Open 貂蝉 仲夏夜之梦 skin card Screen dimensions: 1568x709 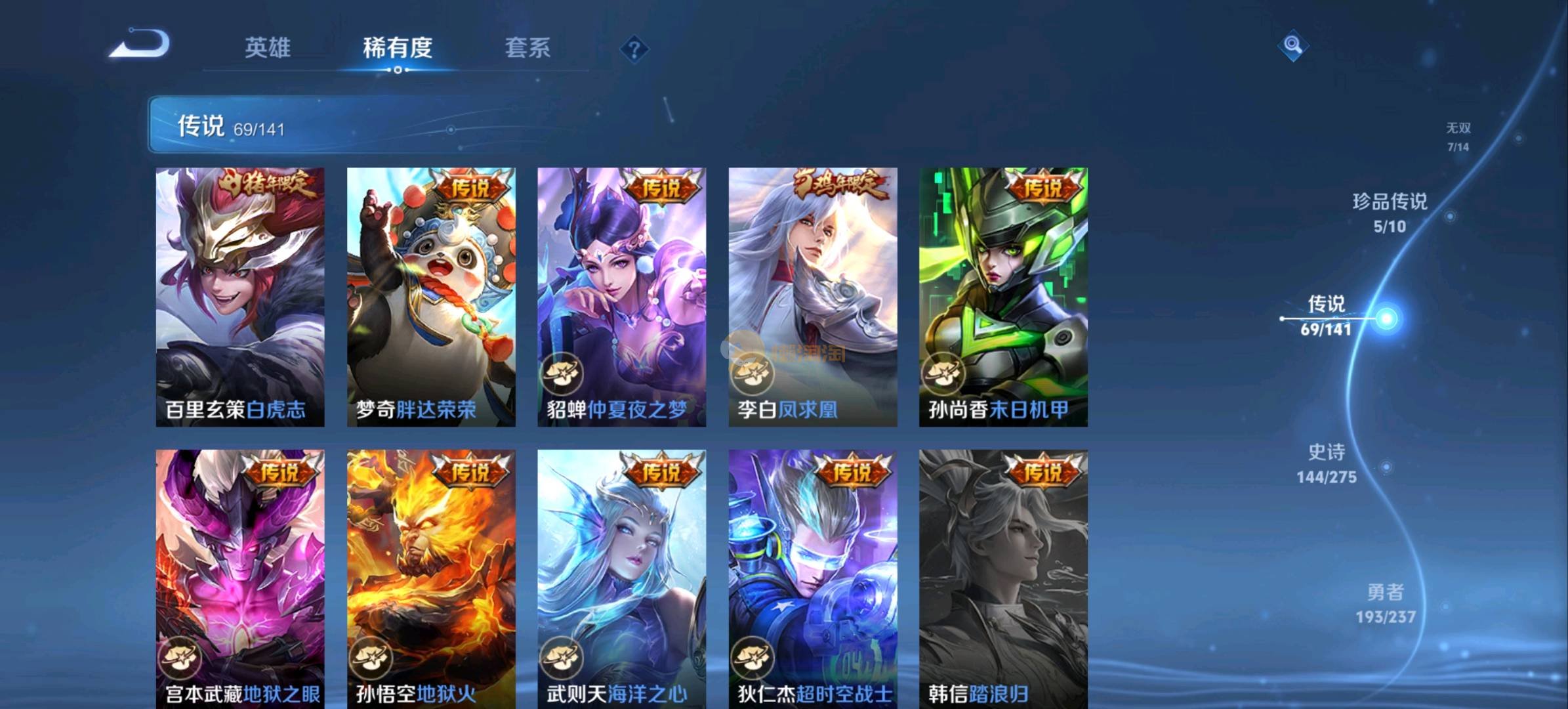coord(621,297)
